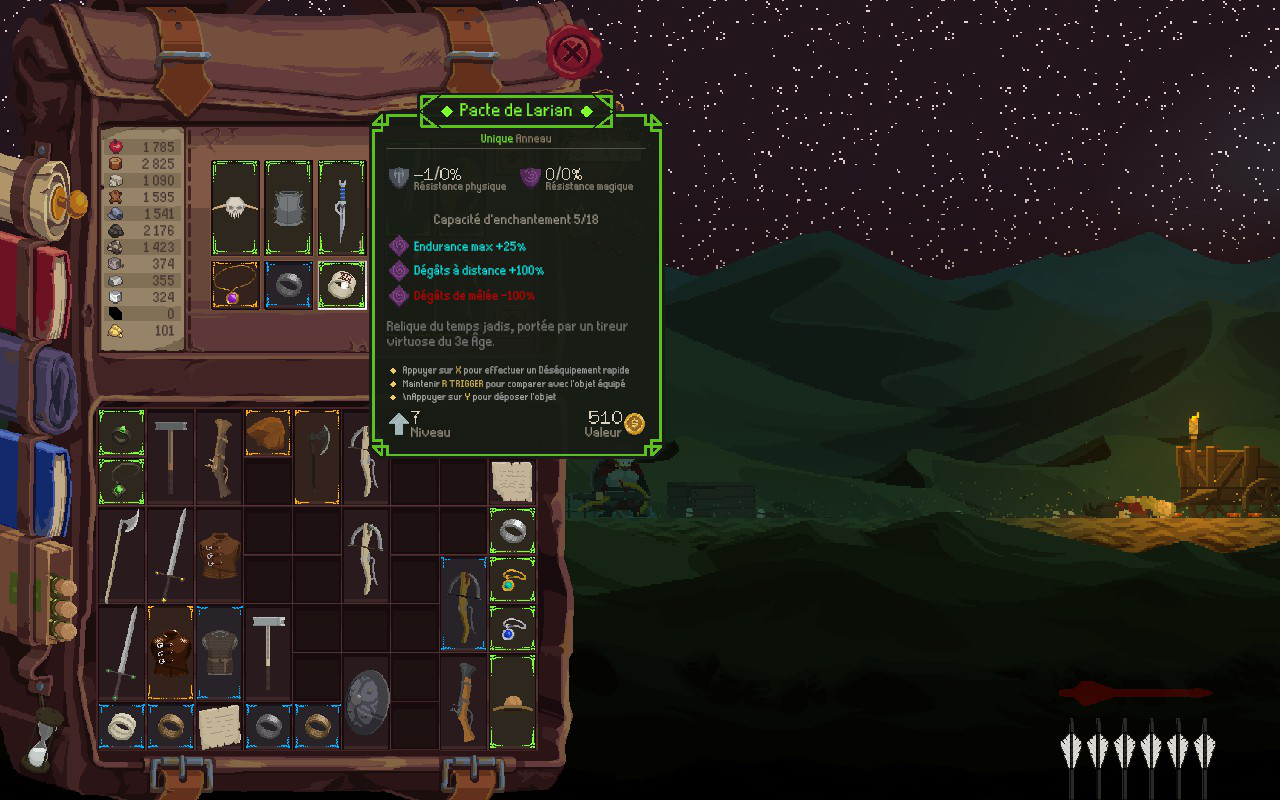Select the equipped Pacte de Larian ring
Viewport: 1280px width, 800px height.
click(x=342, y=286)
